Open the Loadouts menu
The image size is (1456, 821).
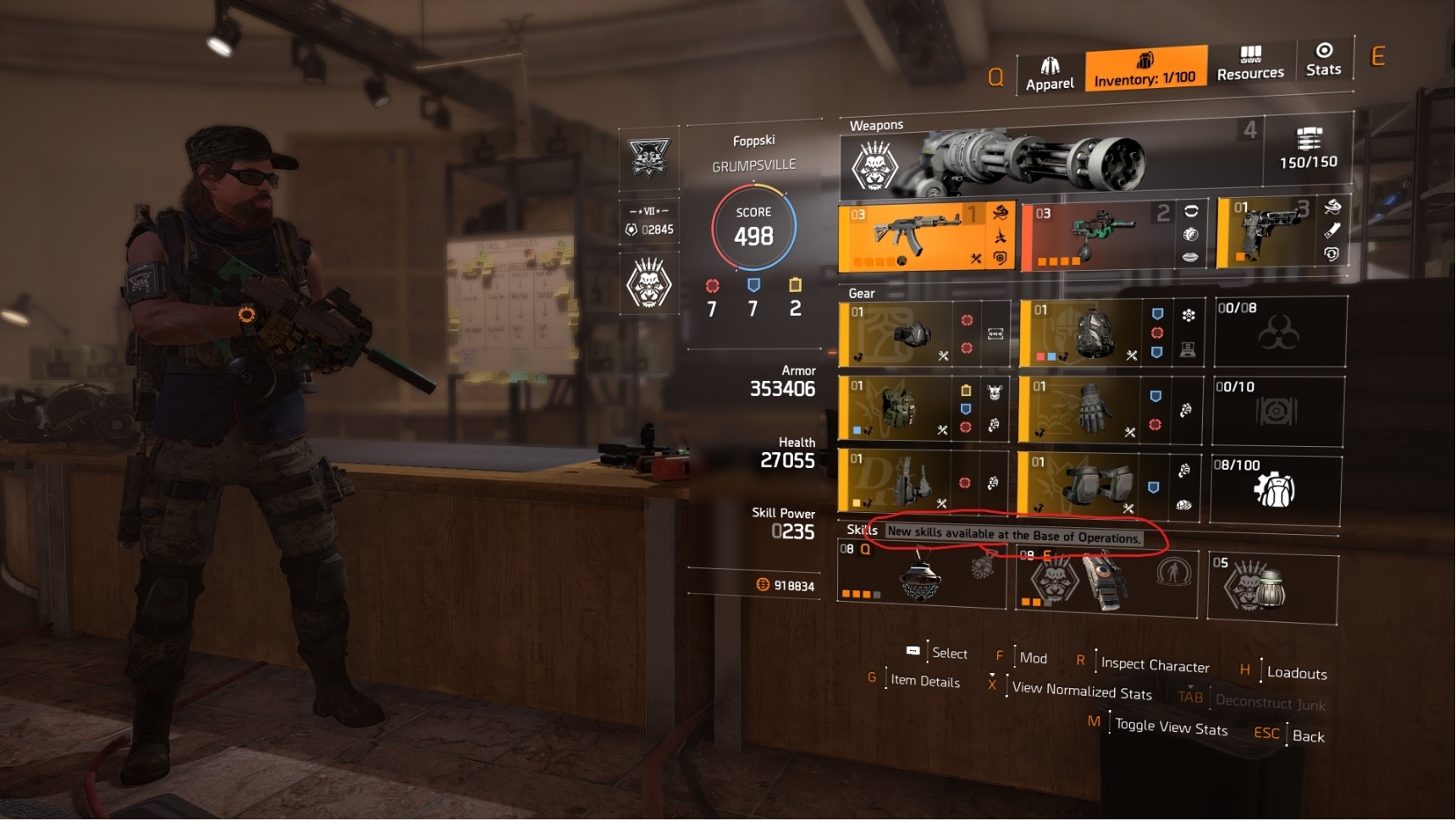[1296, 673]
